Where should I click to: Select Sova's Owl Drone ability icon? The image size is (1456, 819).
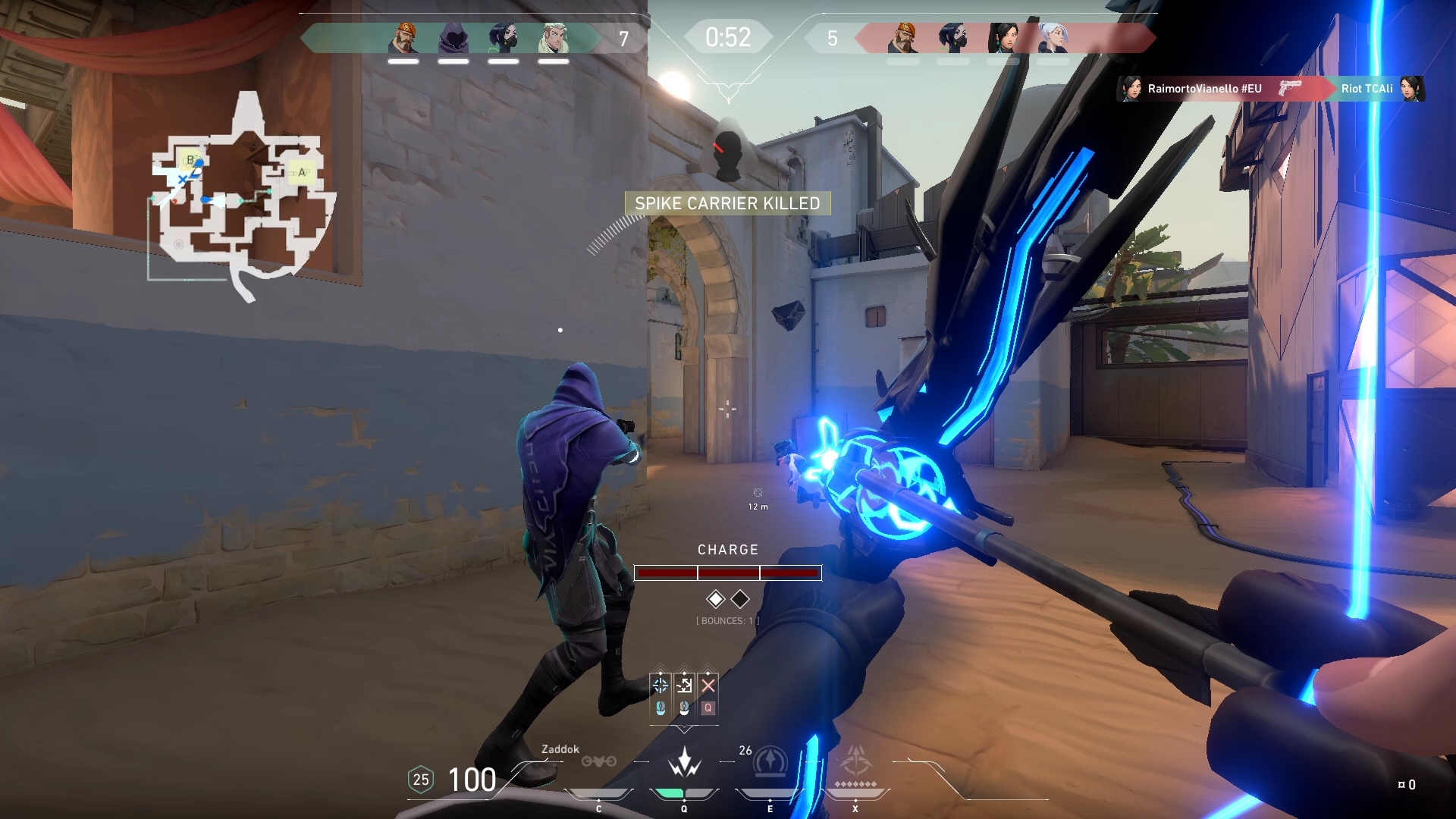pyautogui.click(x=599, y=761)
